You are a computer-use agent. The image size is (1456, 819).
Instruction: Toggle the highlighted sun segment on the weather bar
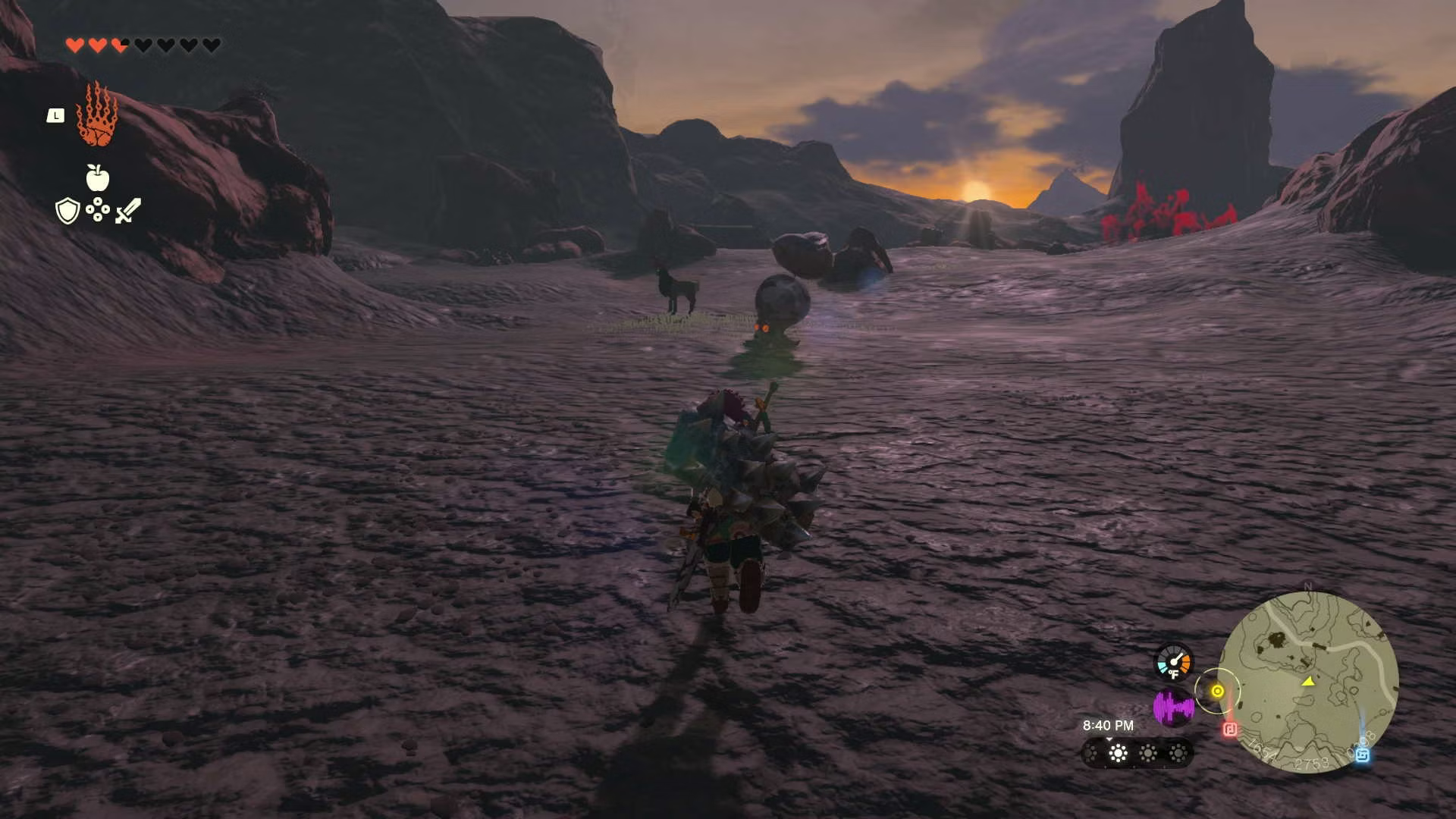pyautogui.click(x=1118, y=752)
